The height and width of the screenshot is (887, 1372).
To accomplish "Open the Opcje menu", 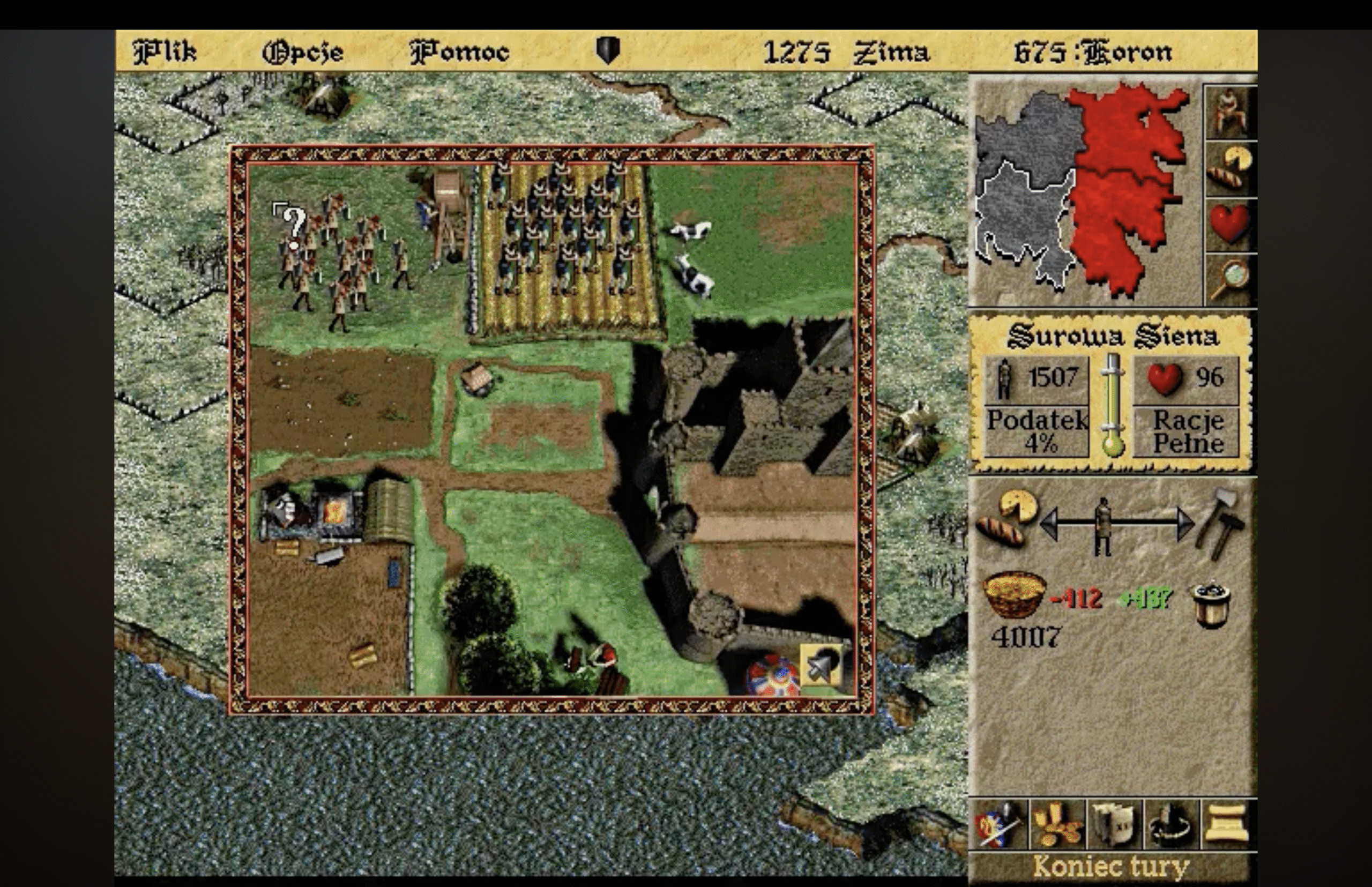I will tap(303, 53).
